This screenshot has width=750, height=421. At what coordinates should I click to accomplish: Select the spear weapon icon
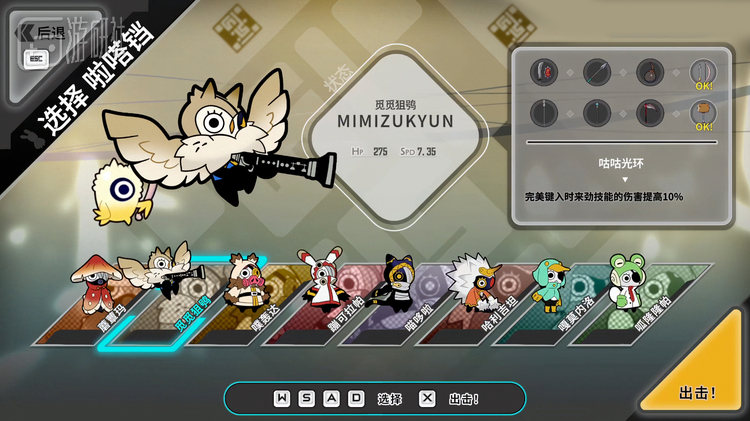pyautogui.click(x=597, y=72)
